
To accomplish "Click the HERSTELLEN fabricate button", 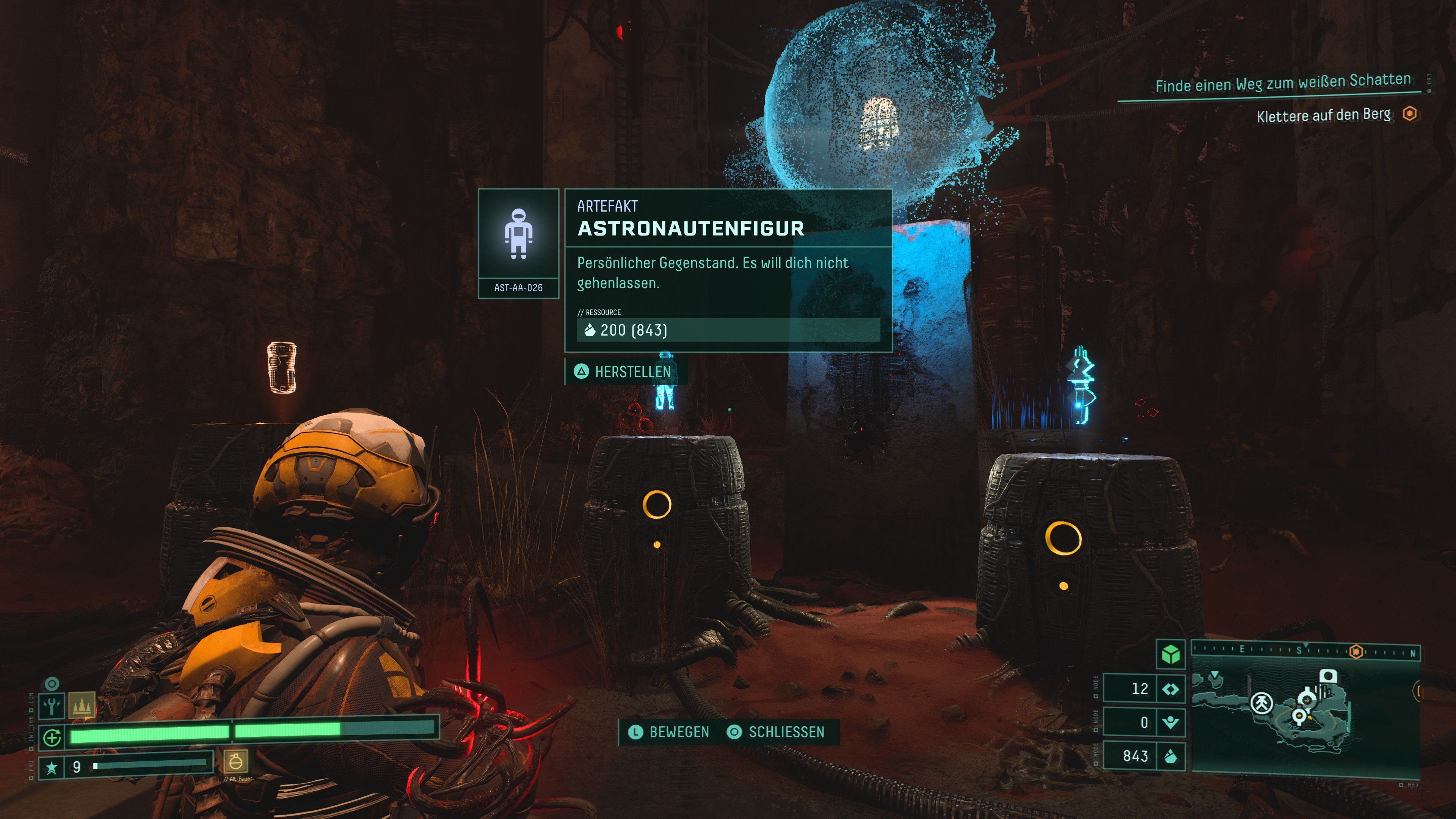I will tap(624, 372).
